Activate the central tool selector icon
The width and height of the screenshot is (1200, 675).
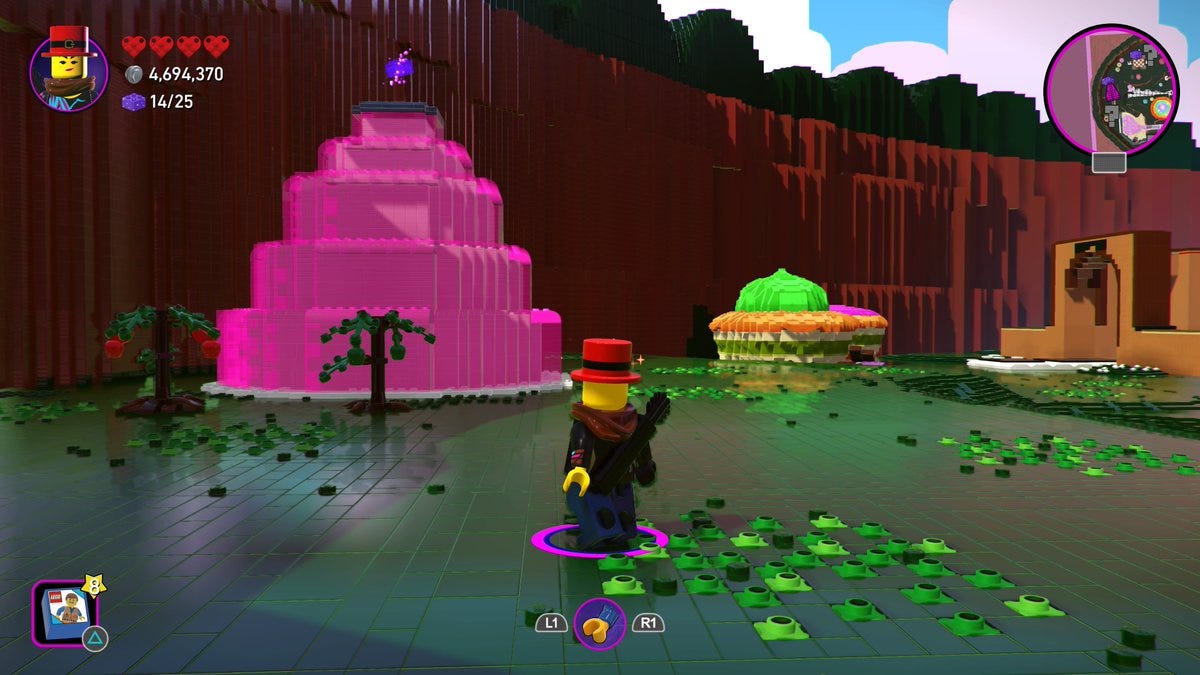599,624
